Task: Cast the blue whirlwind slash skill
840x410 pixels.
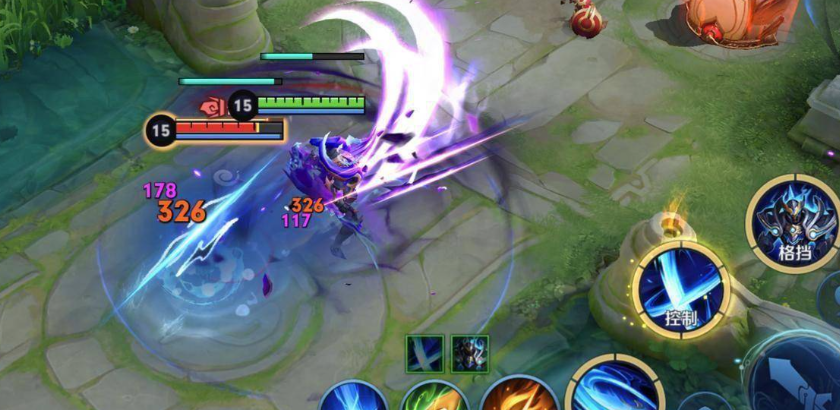Action: [x=612, y=390]
